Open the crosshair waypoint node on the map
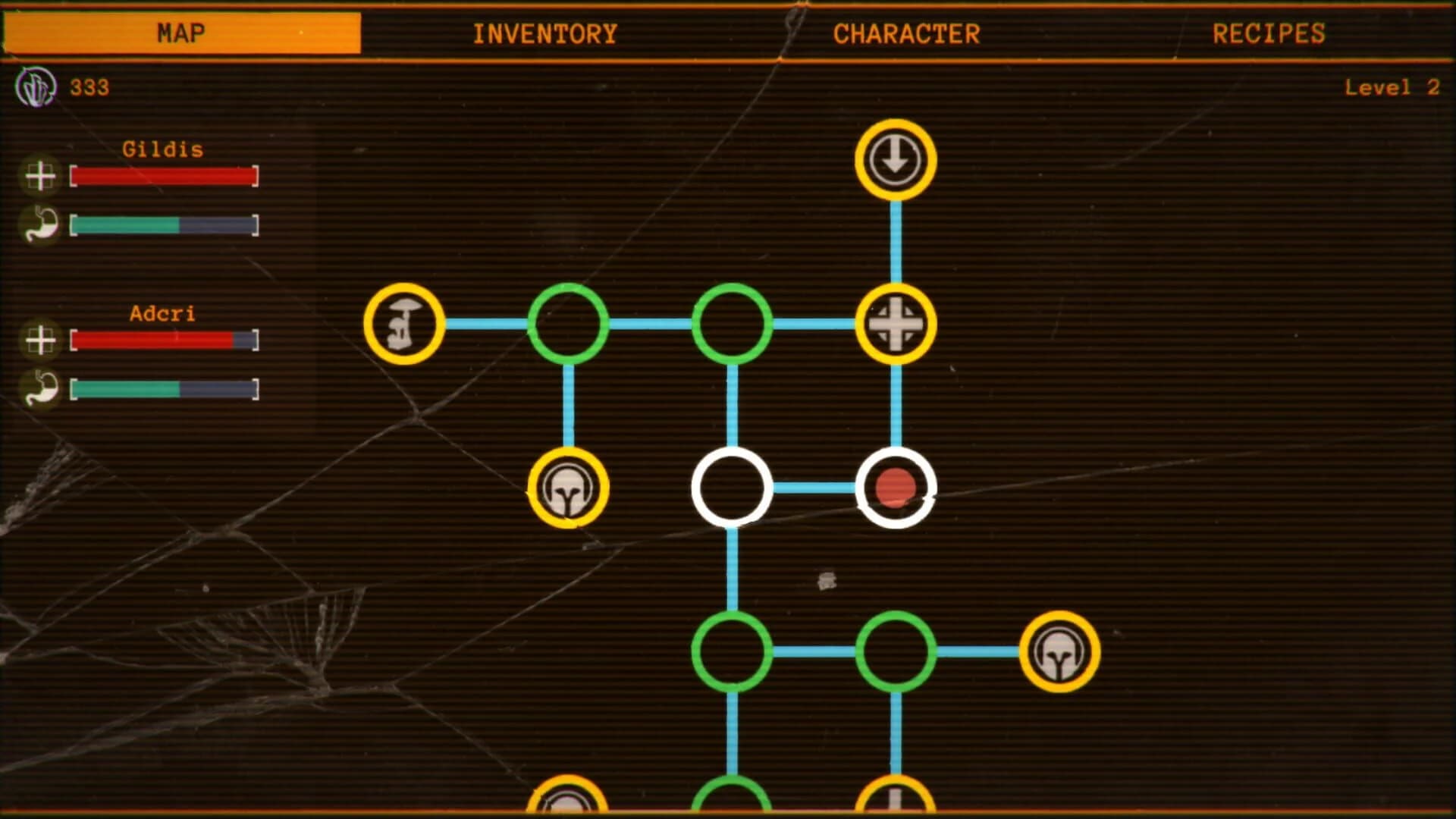1456x819 pixels. pos(897,324)
